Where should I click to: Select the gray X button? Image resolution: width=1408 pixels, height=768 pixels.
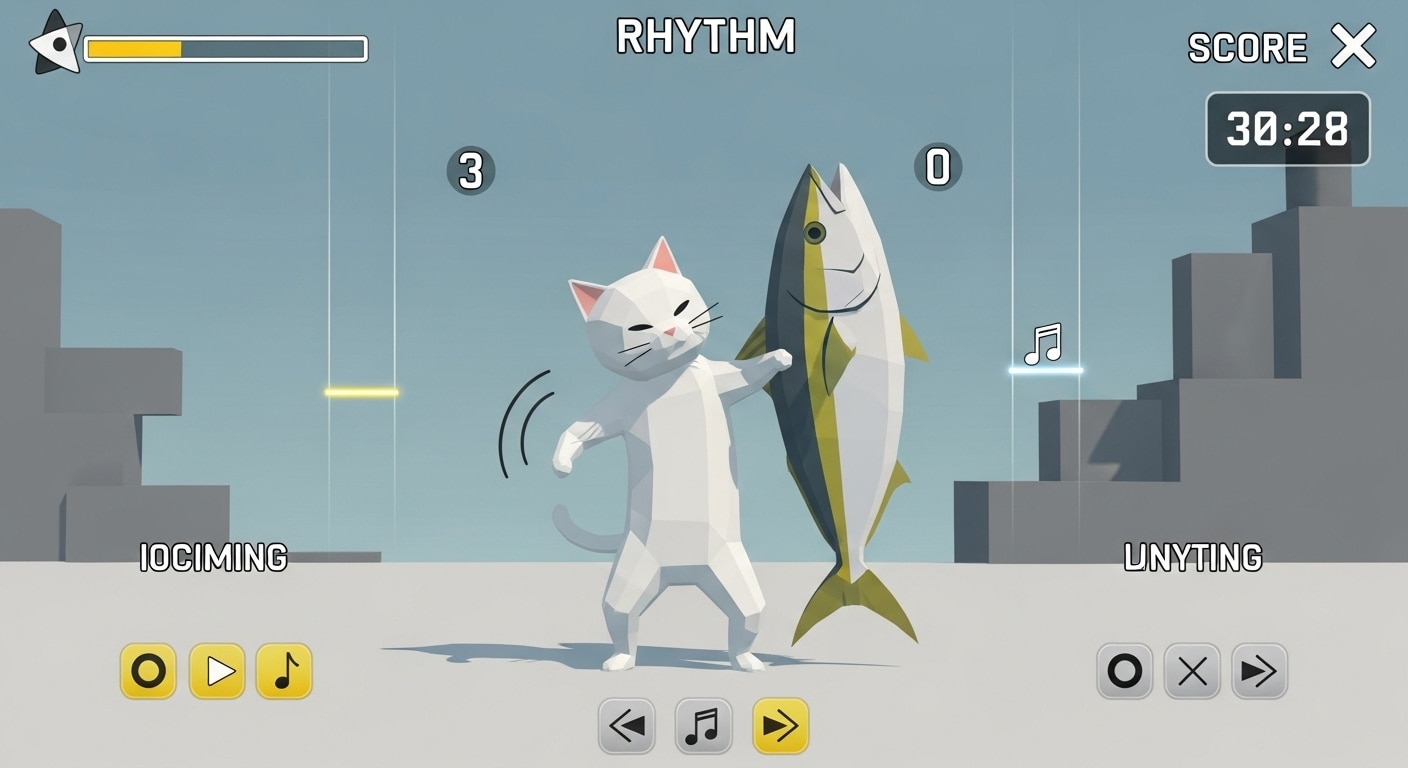click(x=1192, y=671)
